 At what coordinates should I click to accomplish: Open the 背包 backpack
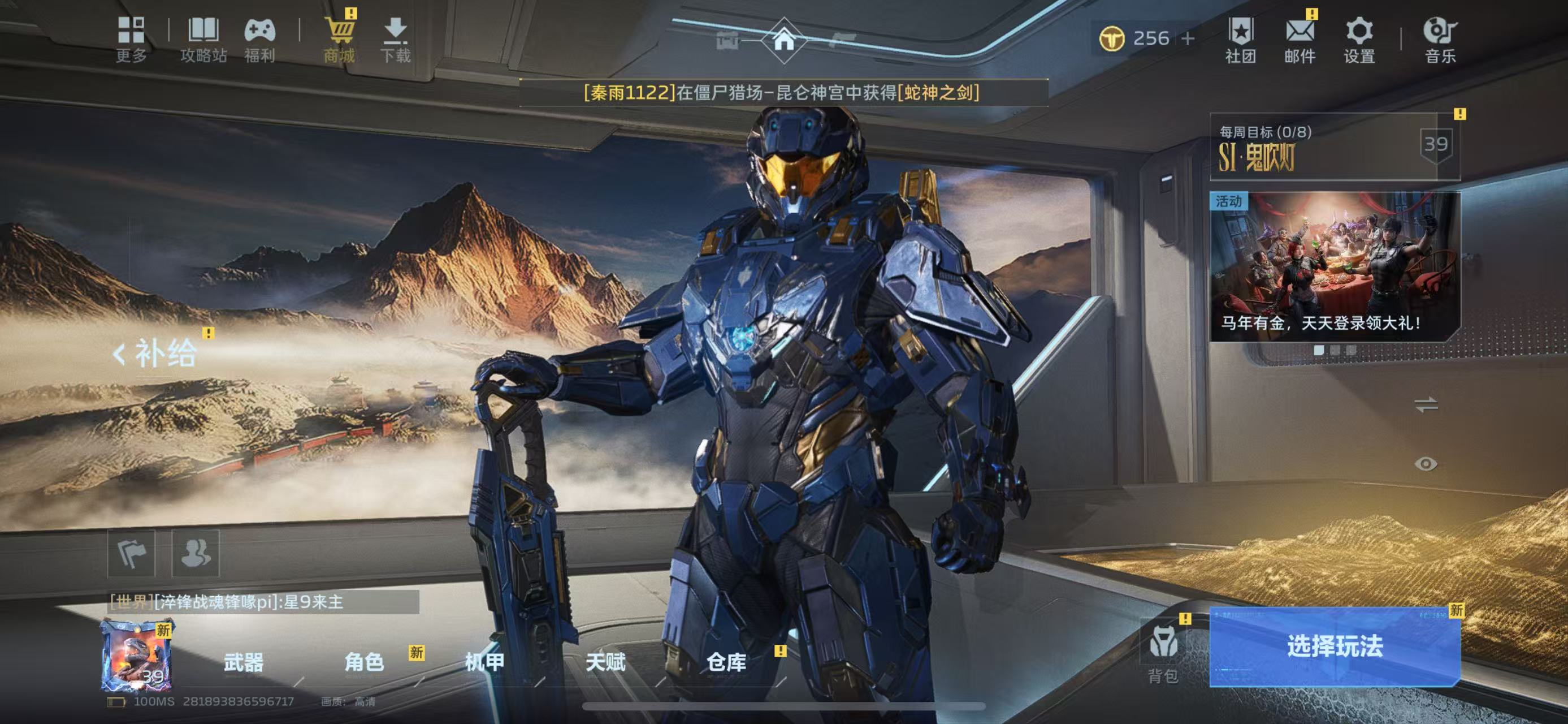1163,653
